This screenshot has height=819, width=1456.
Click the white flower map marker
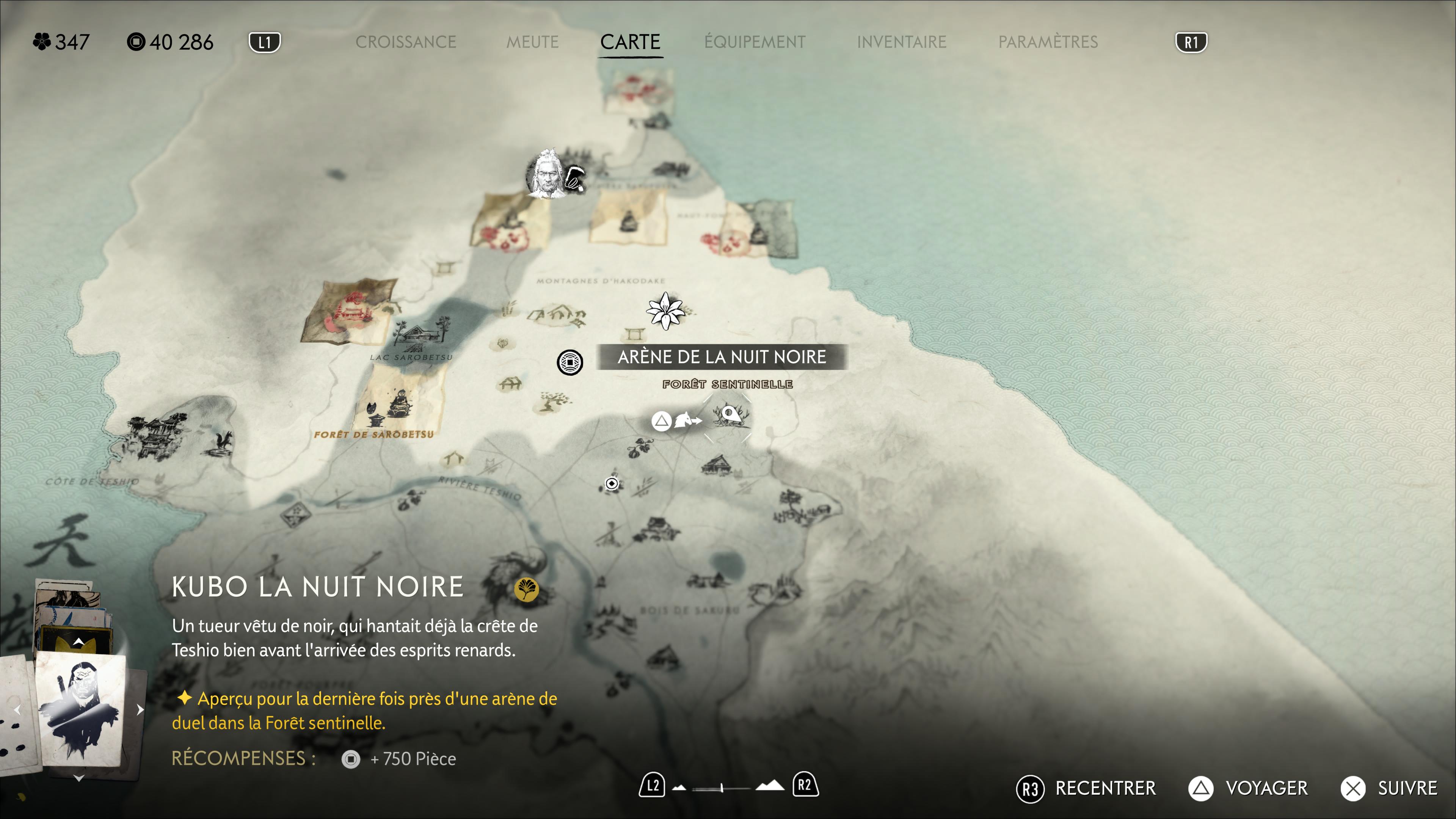pyautogui.click(x=665, y=310)
